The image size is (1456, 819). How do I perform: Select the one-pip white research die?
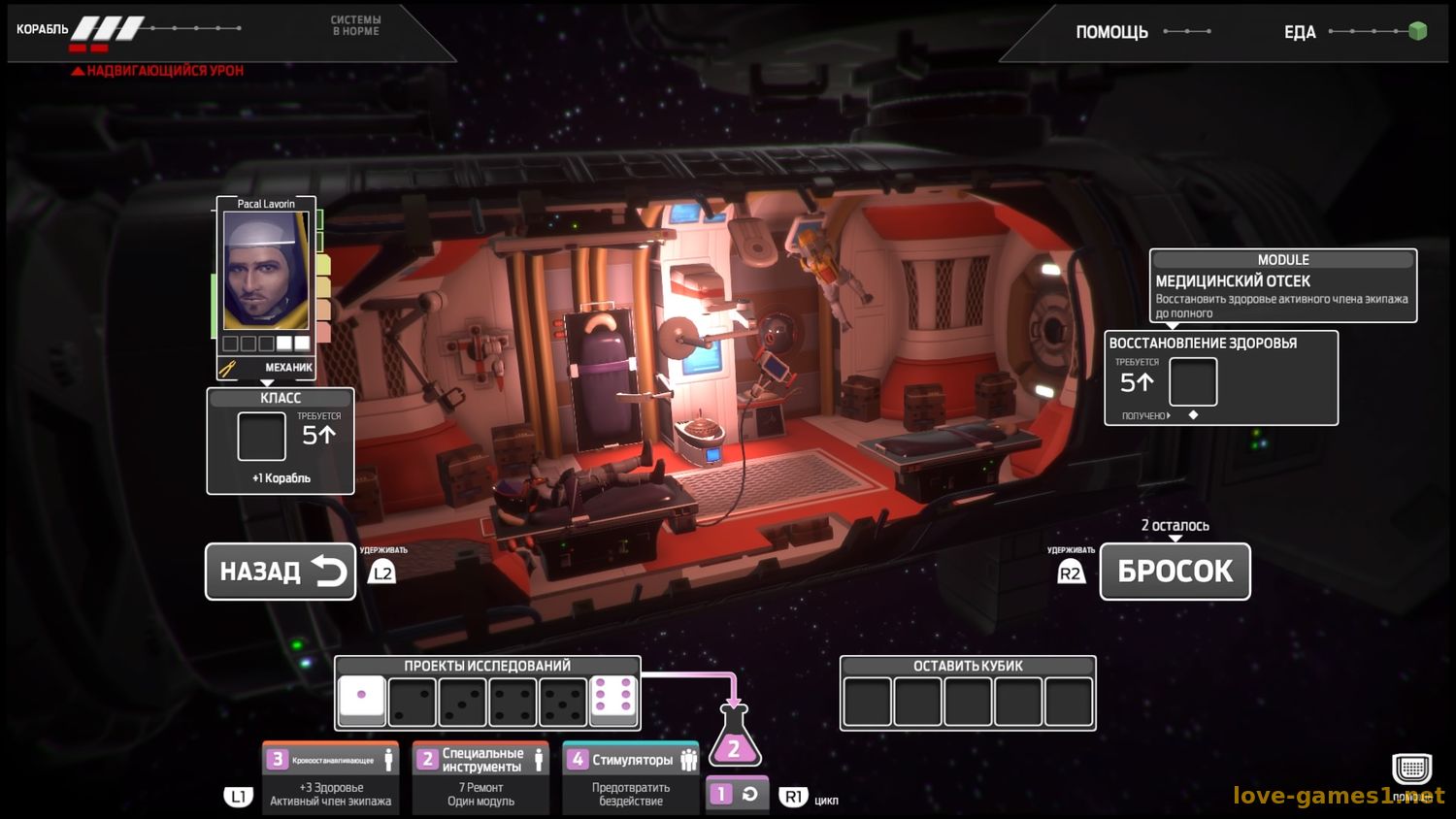[362, 701]
